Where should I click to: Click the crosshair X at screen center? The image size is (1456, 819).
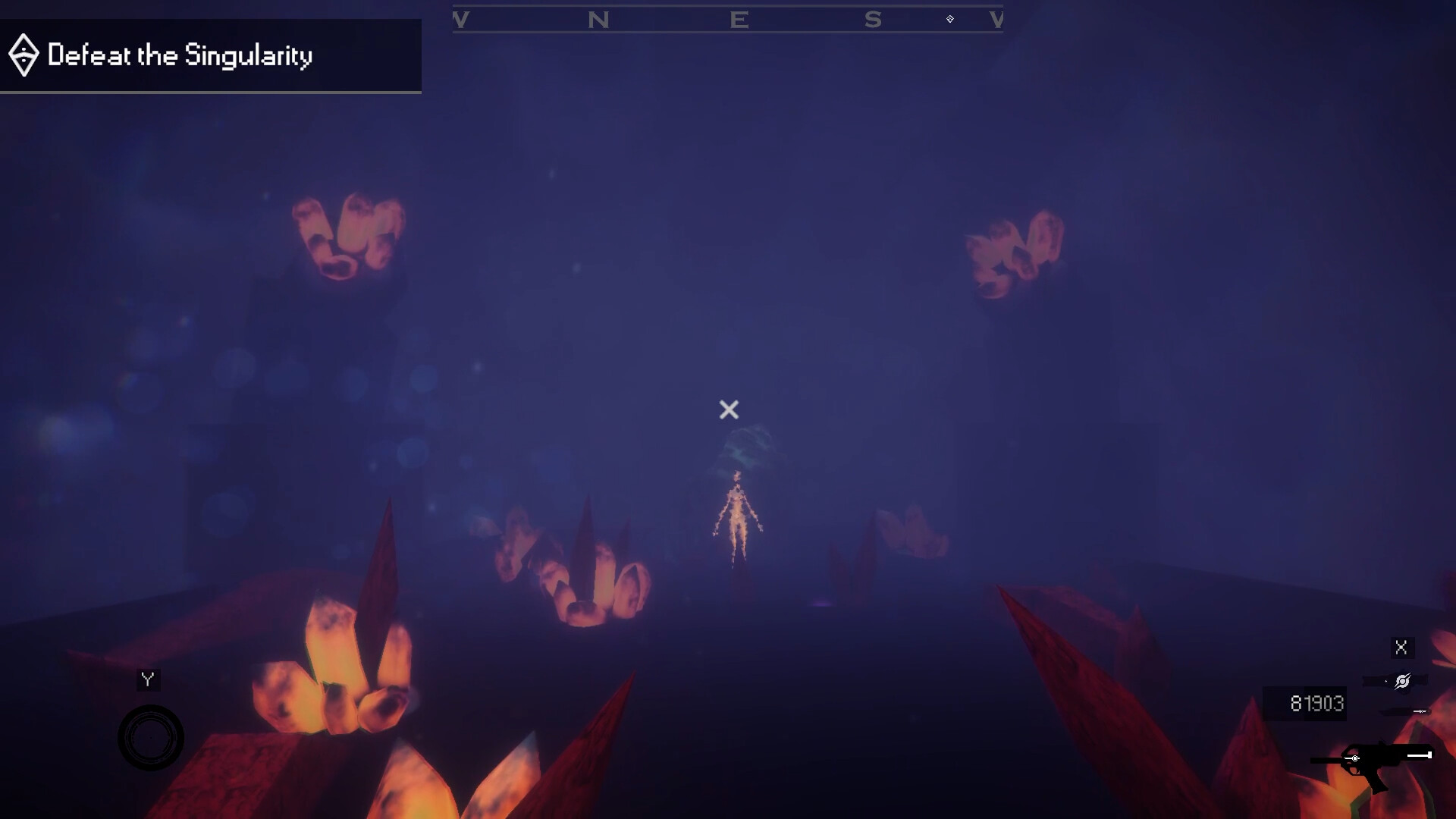[x=728, y=410]
